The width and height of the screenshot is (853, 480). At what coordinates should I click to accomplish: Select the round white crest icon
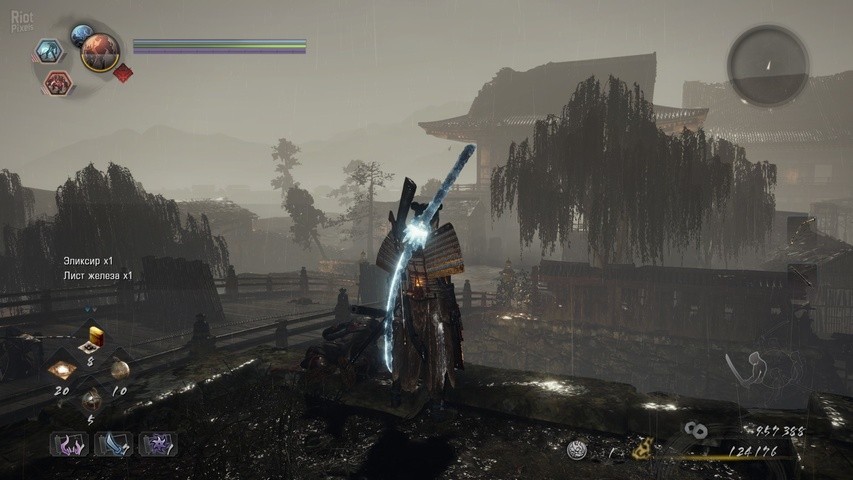[575, 451]
